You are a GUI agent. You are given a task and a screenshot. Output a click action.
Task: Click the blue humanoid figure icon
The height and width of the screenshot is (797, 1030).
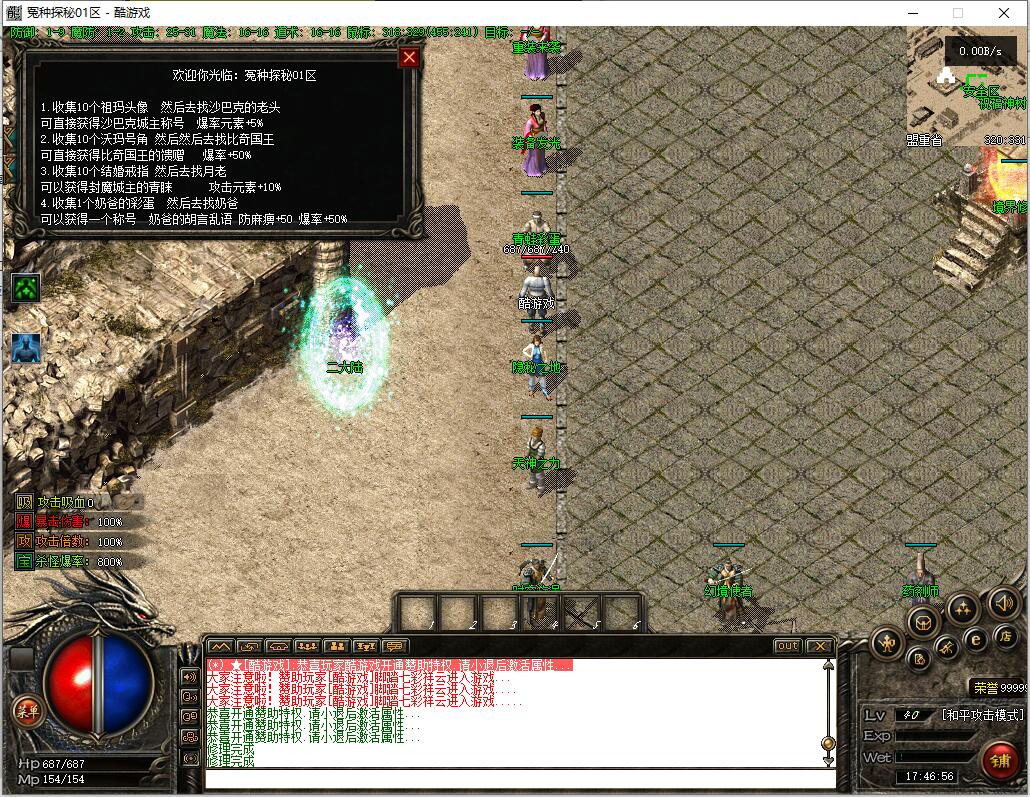pyautogui.click(x=26, y=349)
